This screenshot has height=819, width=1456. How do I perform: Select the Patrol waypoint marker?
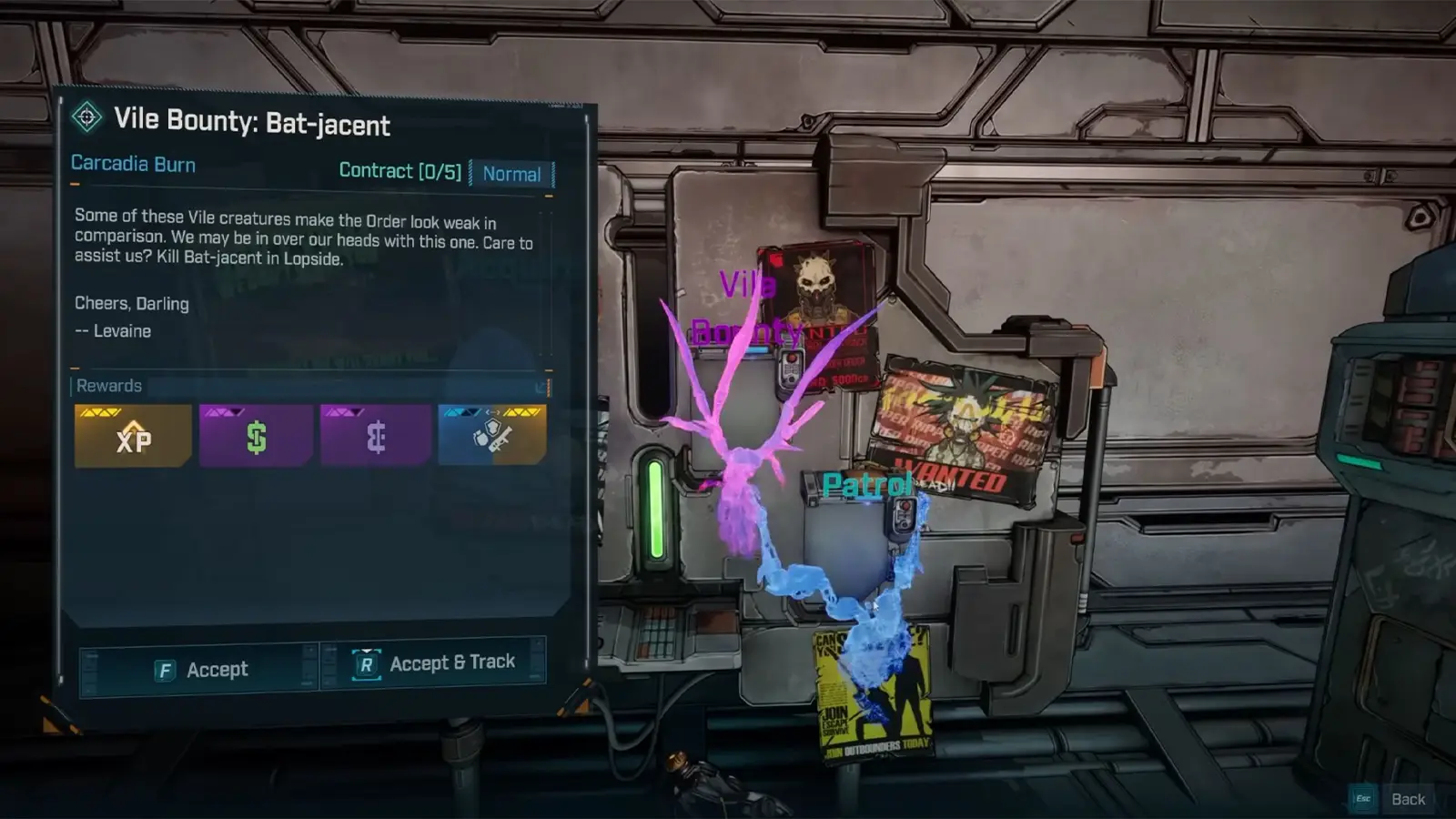(866, 484)
